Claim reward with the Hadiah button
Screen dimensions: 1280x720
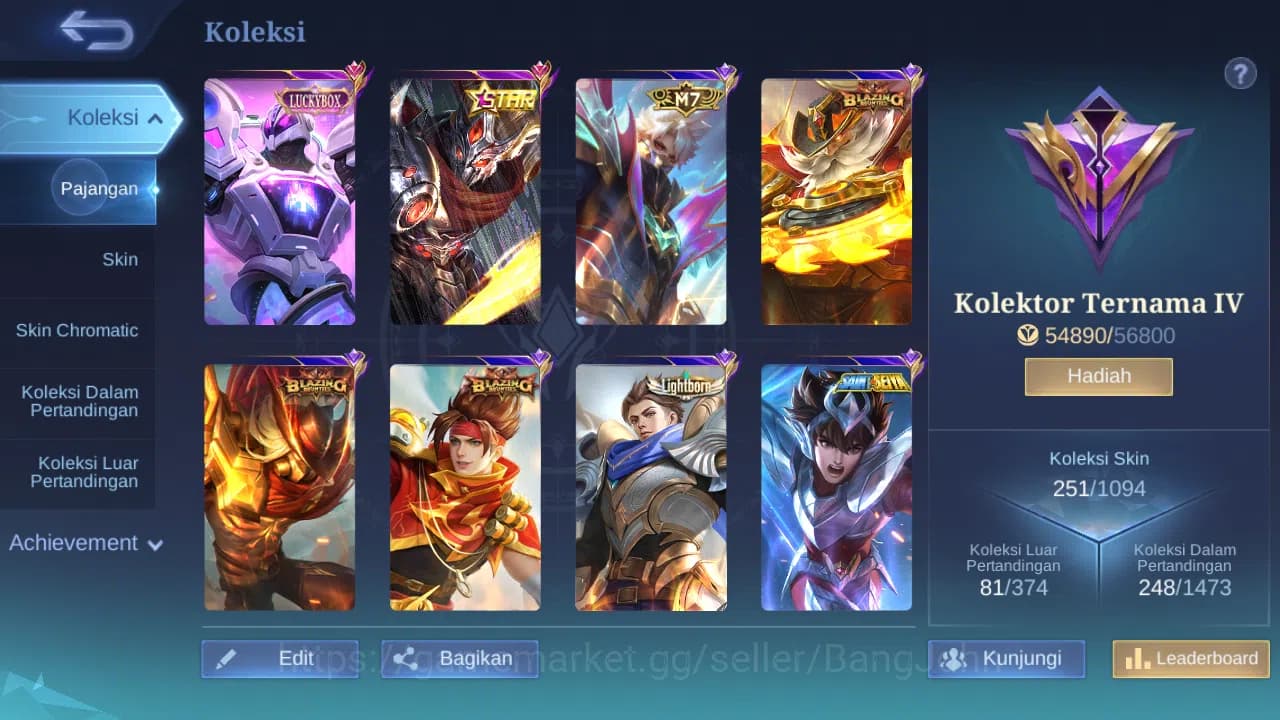1098,376
